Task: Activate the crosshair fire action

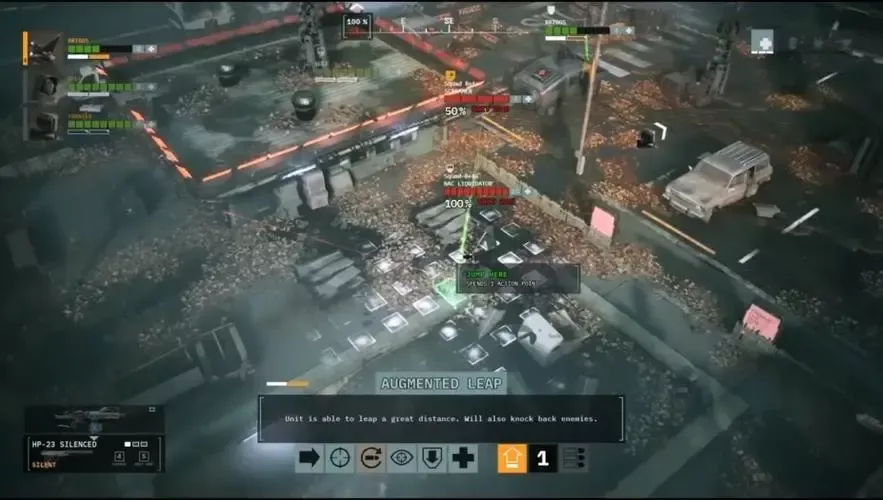Action: point(341,458)
